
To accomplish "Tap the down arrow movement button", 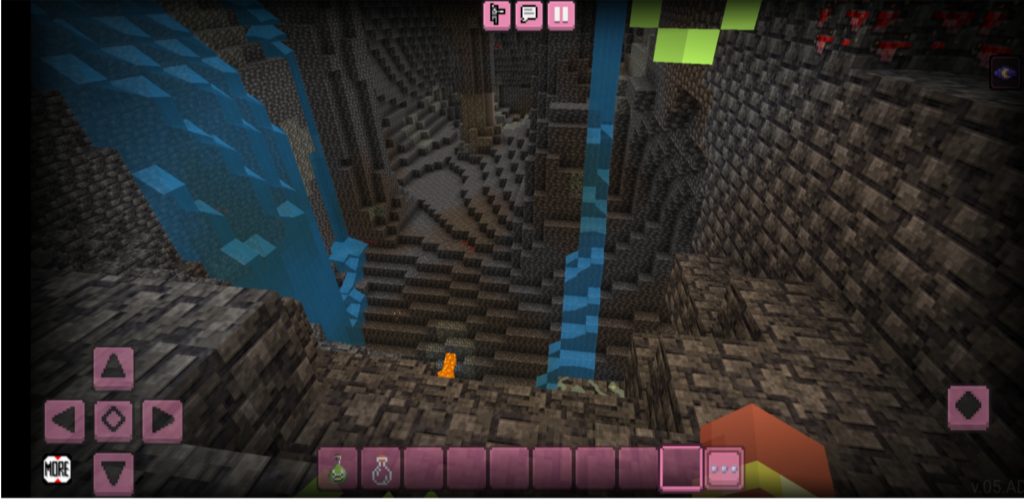I will tap(113, 471).
